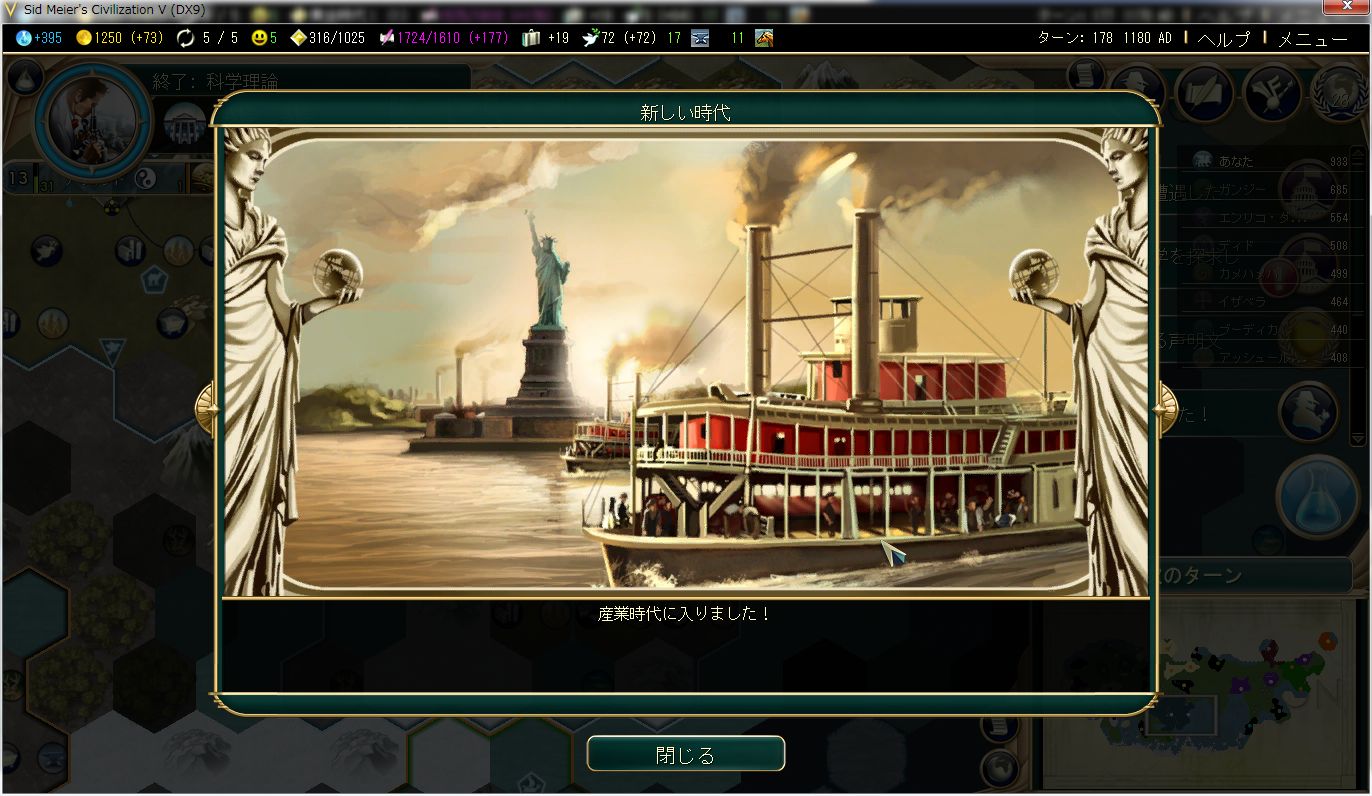Click the suitcase tourism icon

[x=531, y=38]
